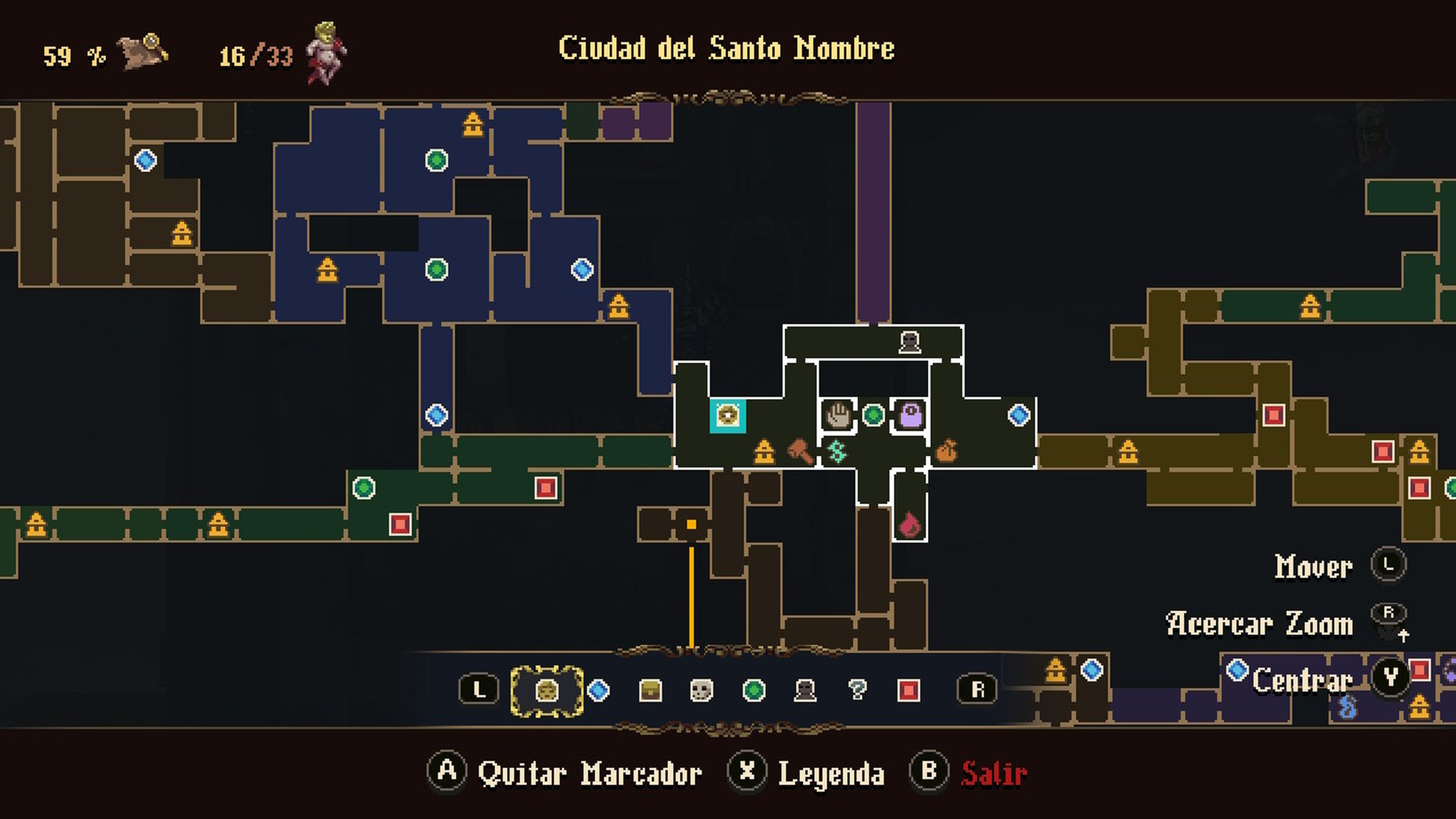This screenshot has width=1456, height=819.
Task: Click the purple merchant bag icon on the map
Action: (x=911, y=415)
